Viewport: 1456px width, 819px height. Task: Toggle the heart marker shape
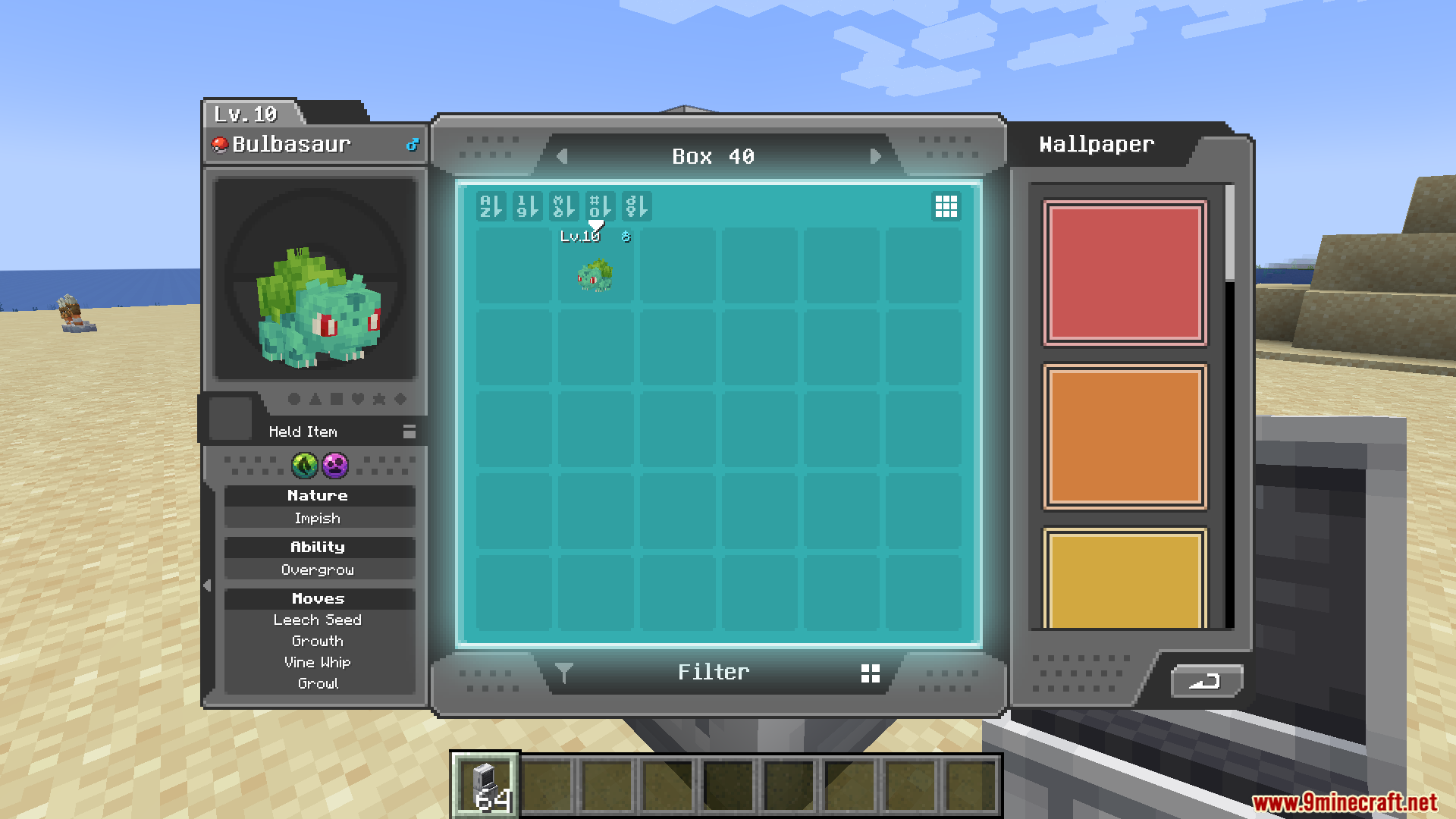tap(358, 399)
